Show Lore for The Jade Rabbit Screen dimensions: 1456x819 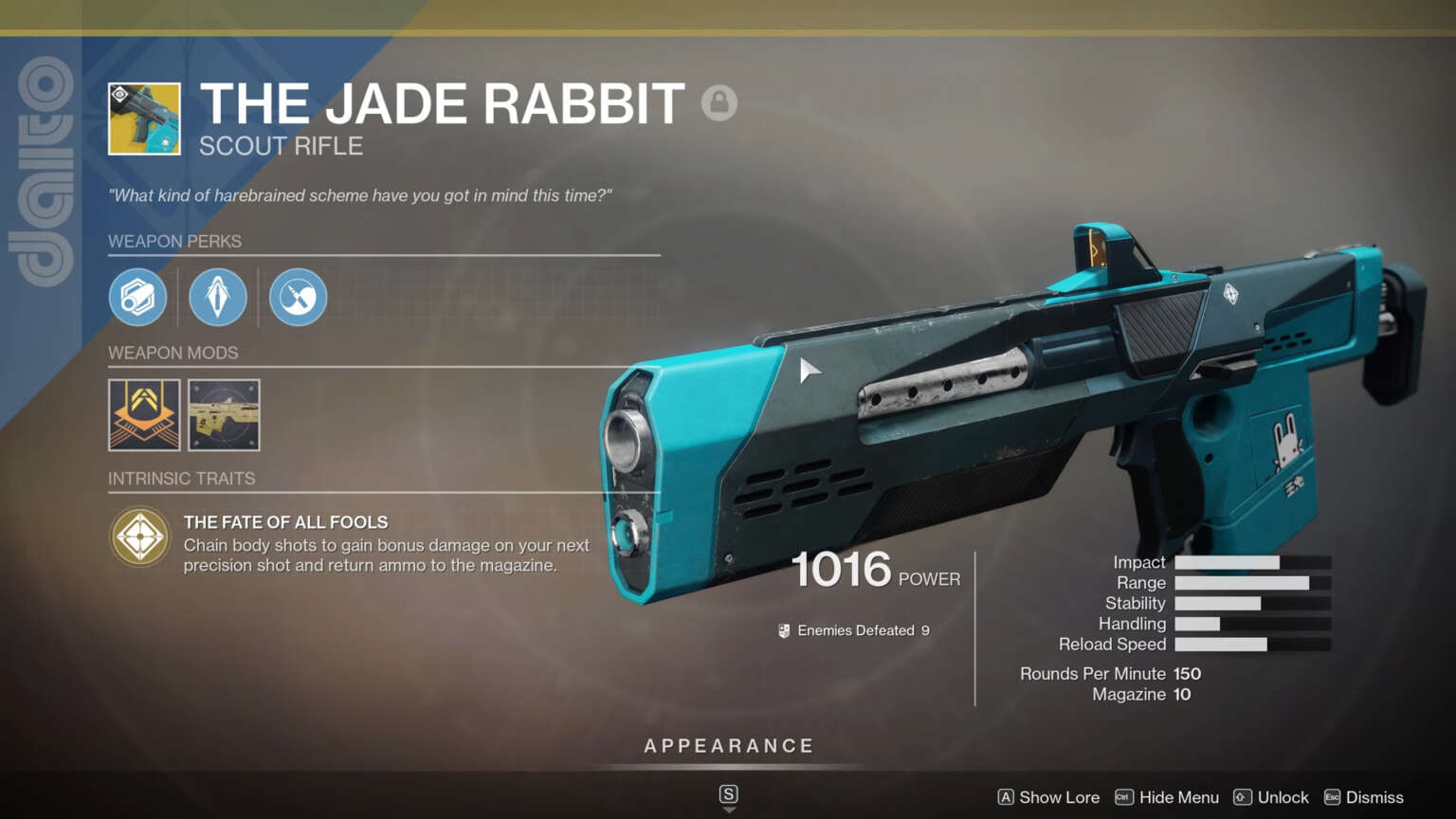(x=1059, y=797)
